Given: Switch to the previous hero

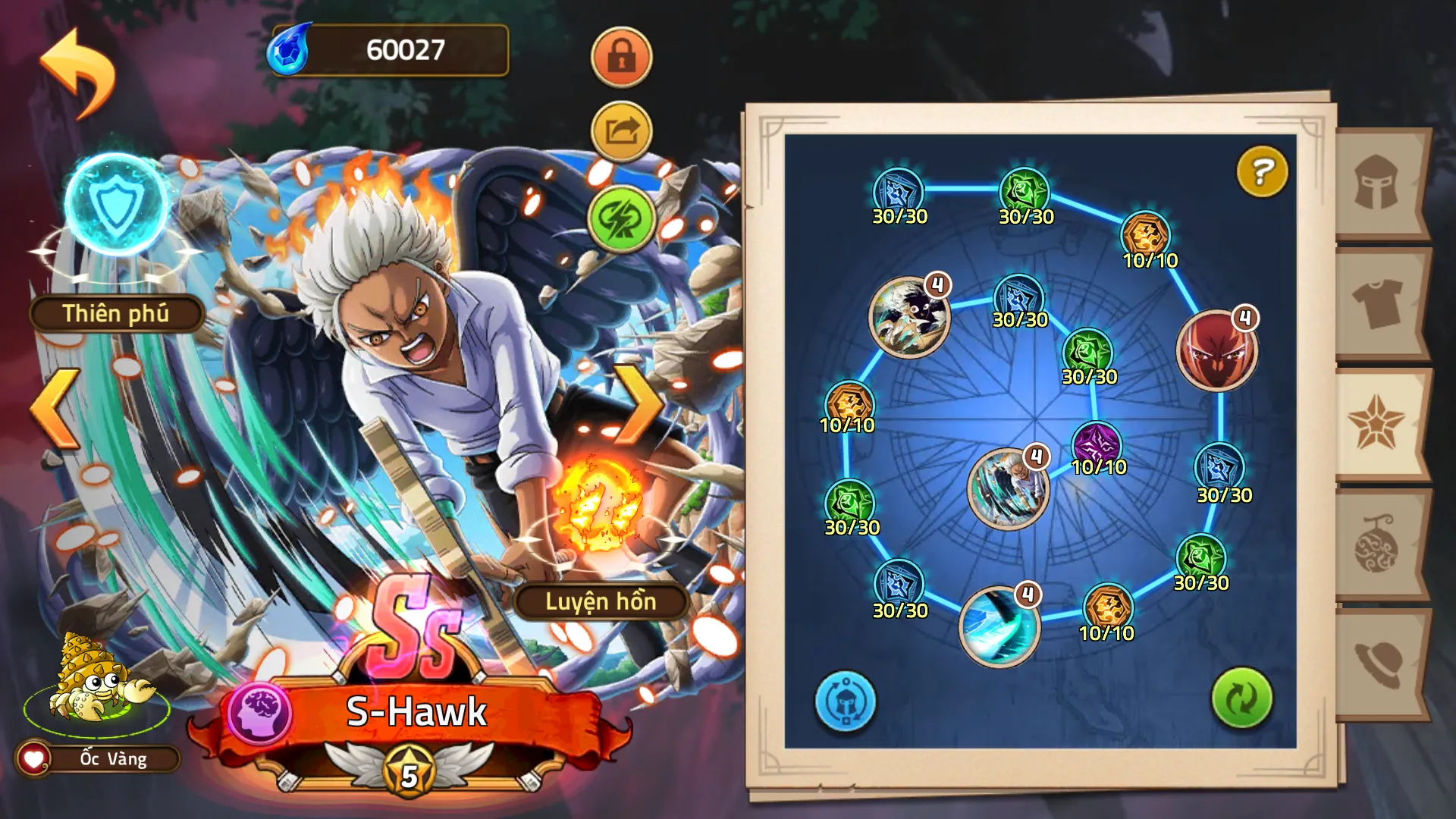Looking at the screenshot, I should pyautogui.click(x=55, y=409).
